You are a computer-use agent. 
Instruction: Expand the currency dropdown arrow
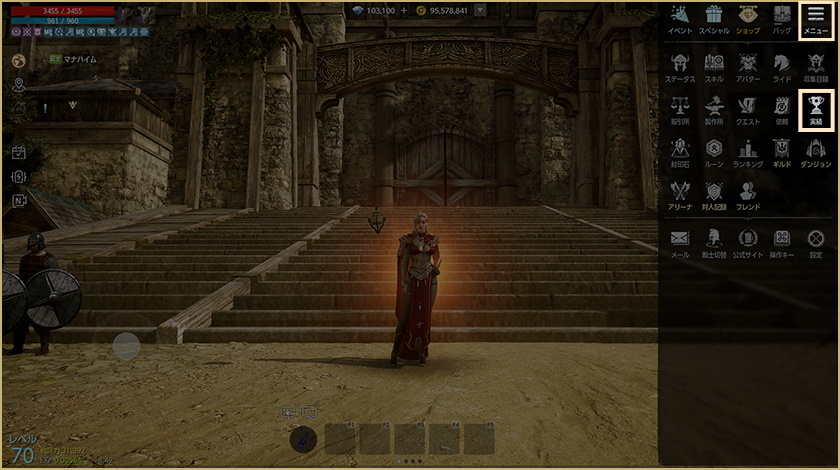481,10
